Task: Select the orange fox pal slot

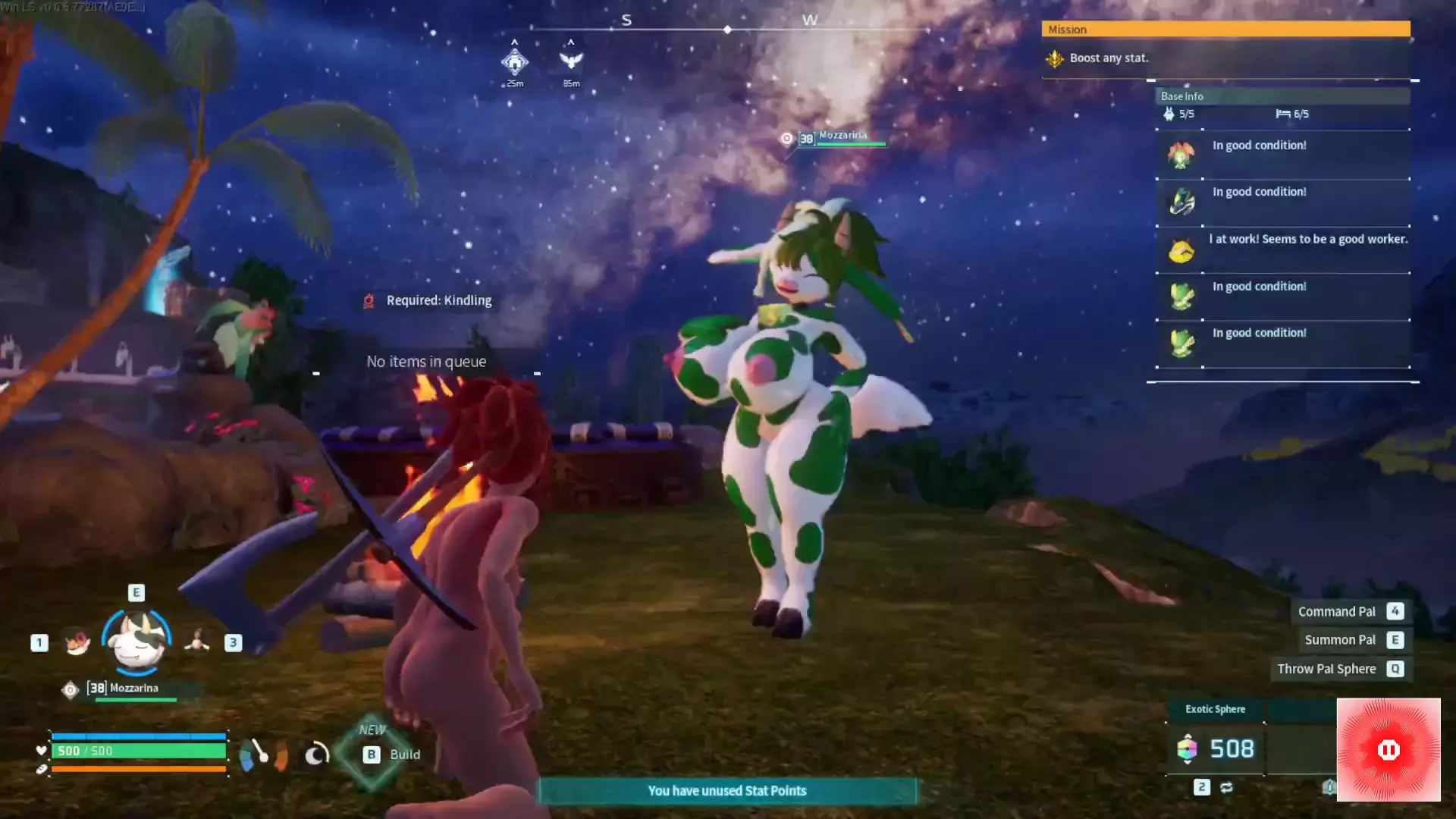Action: coord(77,642)
